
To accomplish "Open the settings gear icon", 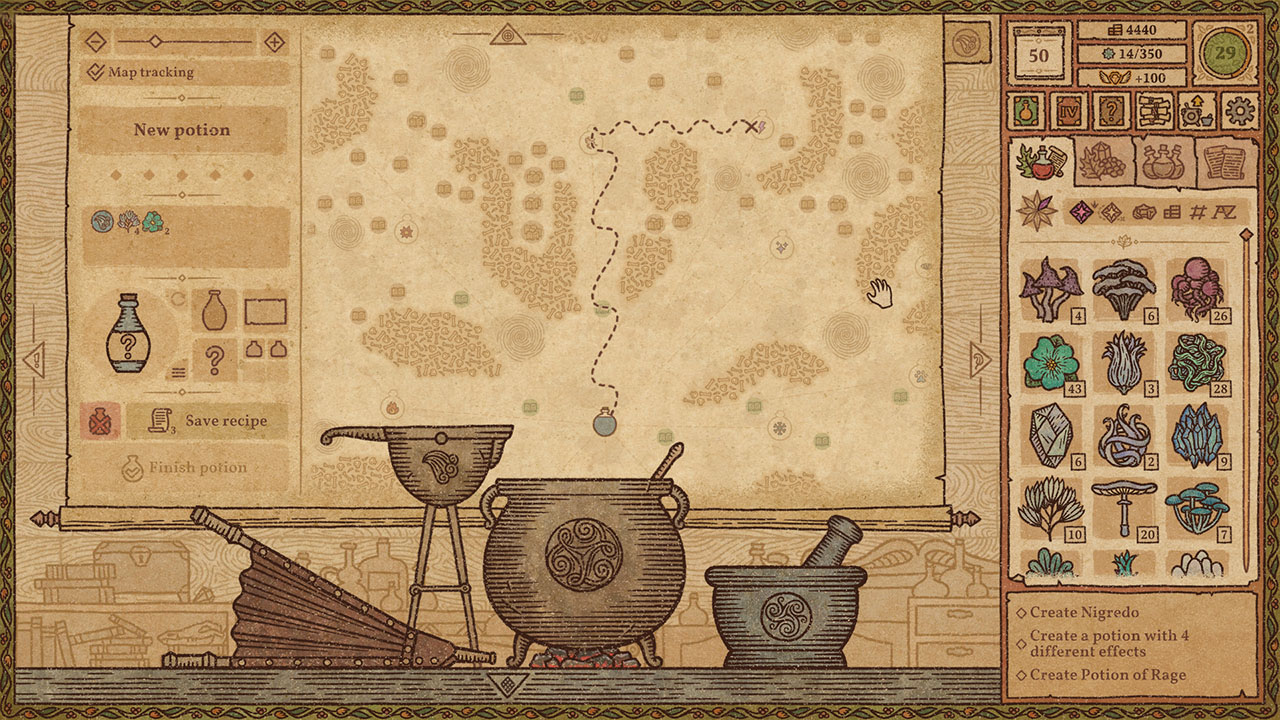I will coord(1240,111).
